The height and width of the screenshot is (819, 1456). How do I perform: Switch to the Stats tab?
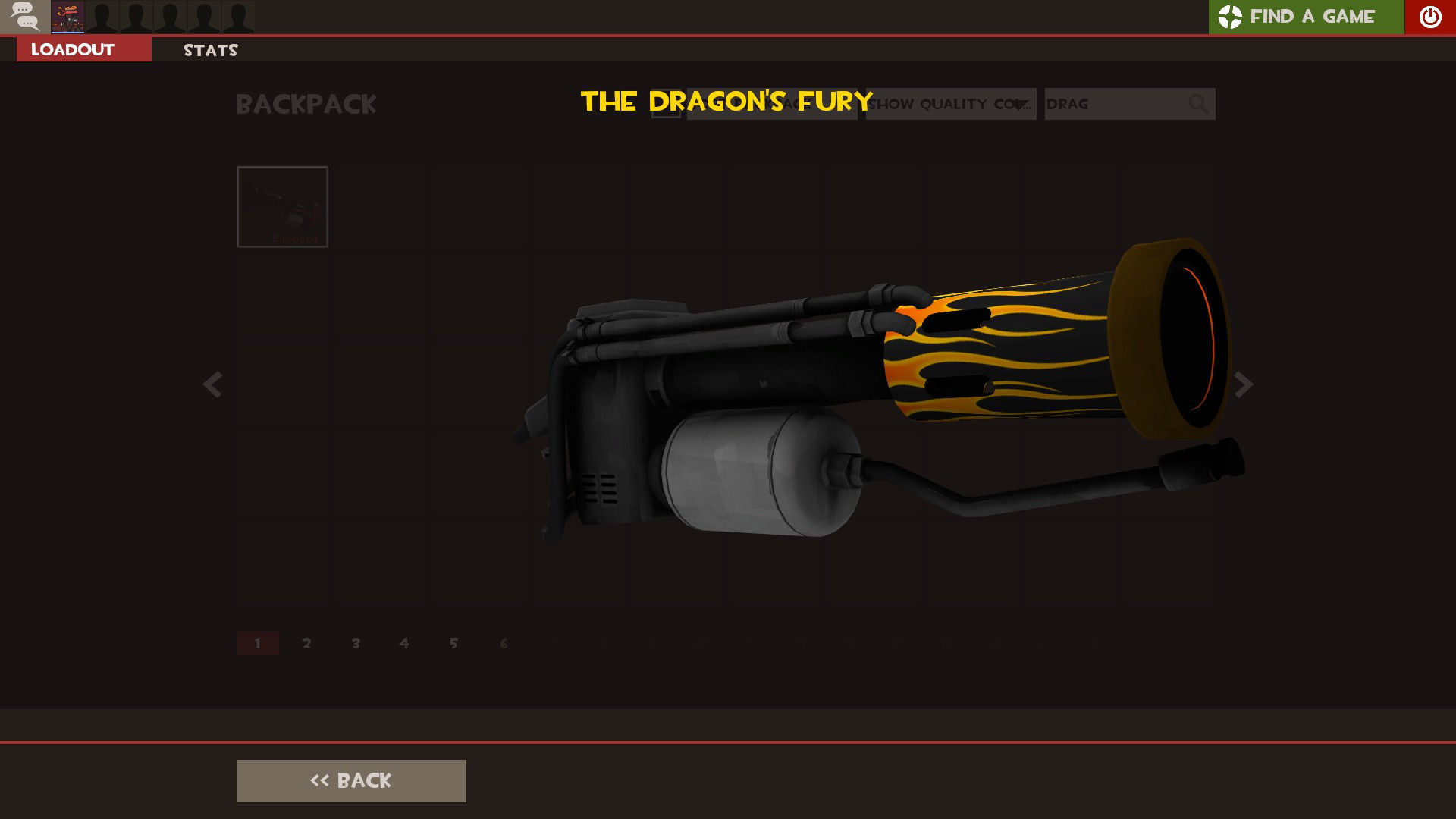(210, 50)
